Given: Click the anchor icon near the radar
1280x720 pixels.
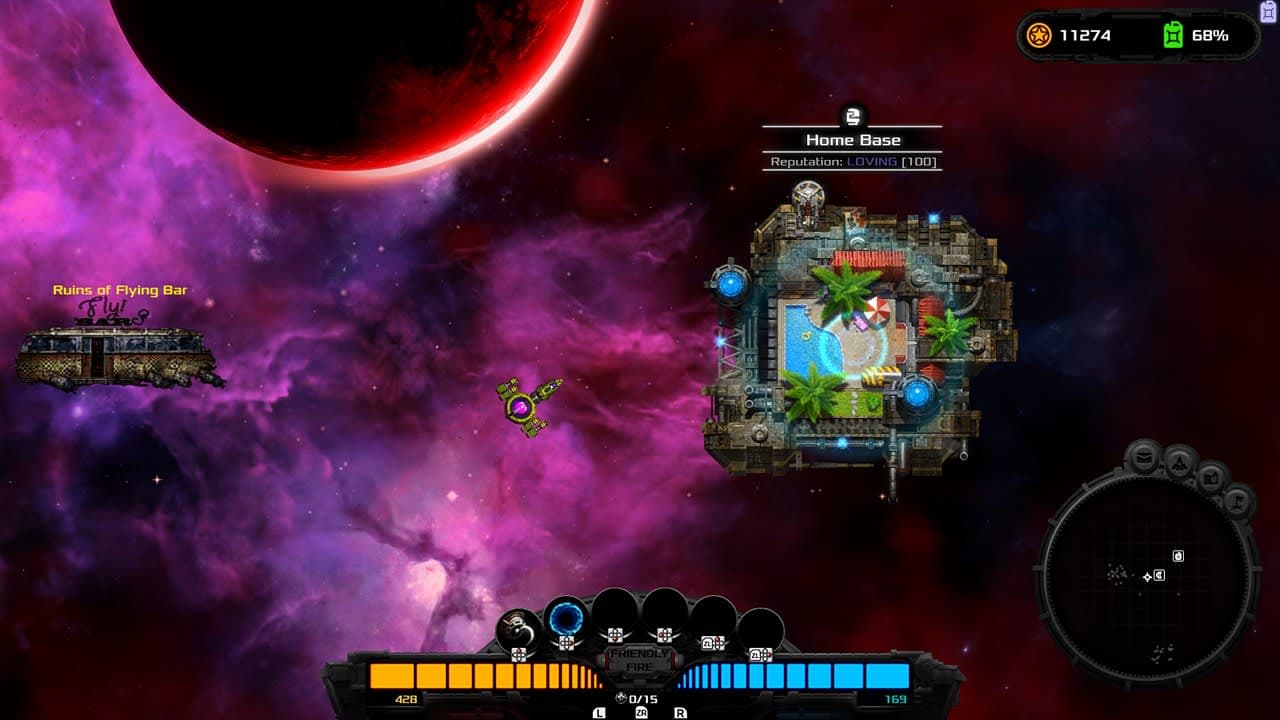Looking at the screenshot, I should pos(1237,501).
